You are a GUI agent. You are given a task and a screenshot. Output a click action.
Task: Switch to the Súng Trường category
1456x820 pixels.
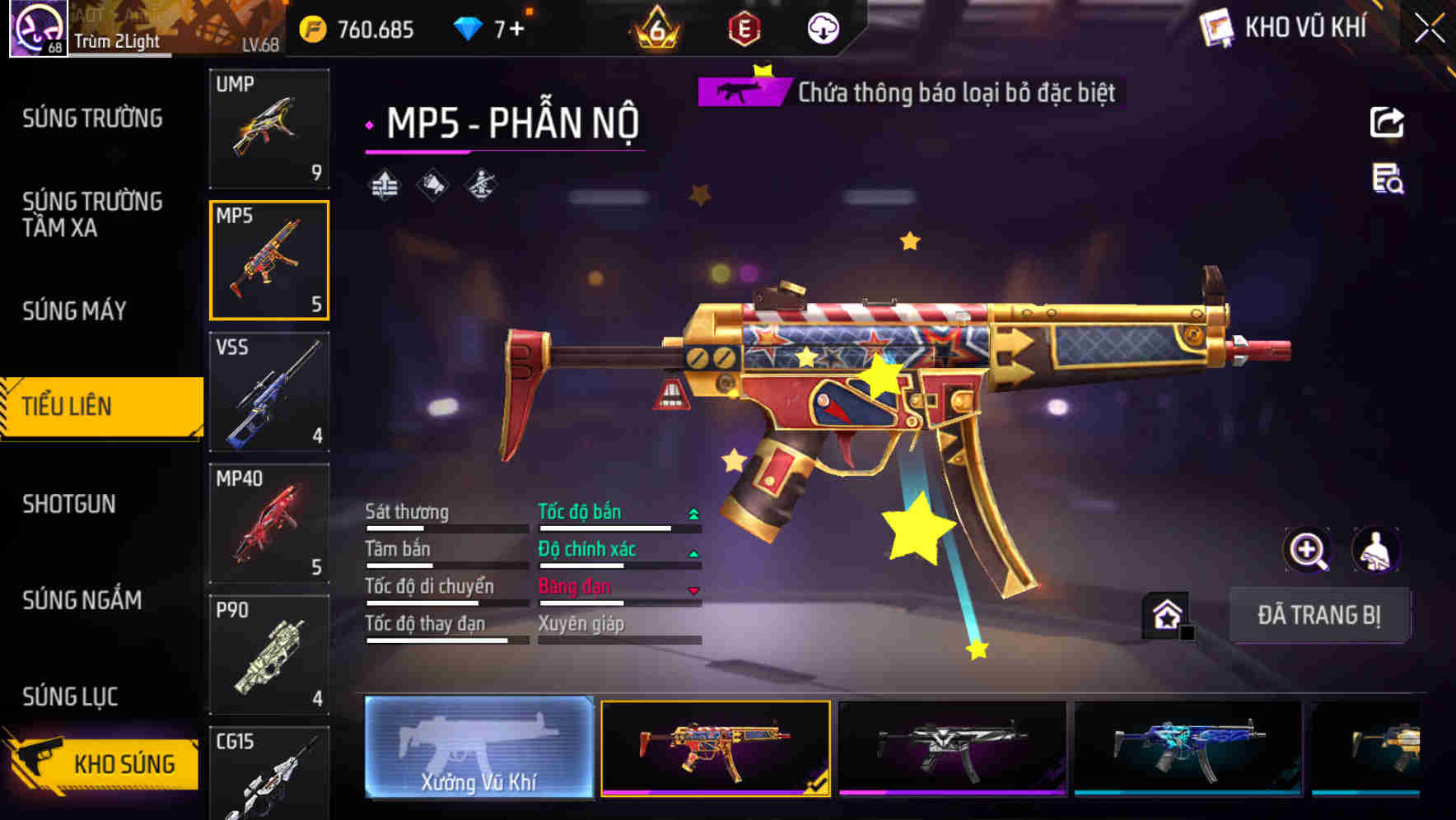point(92,119)
